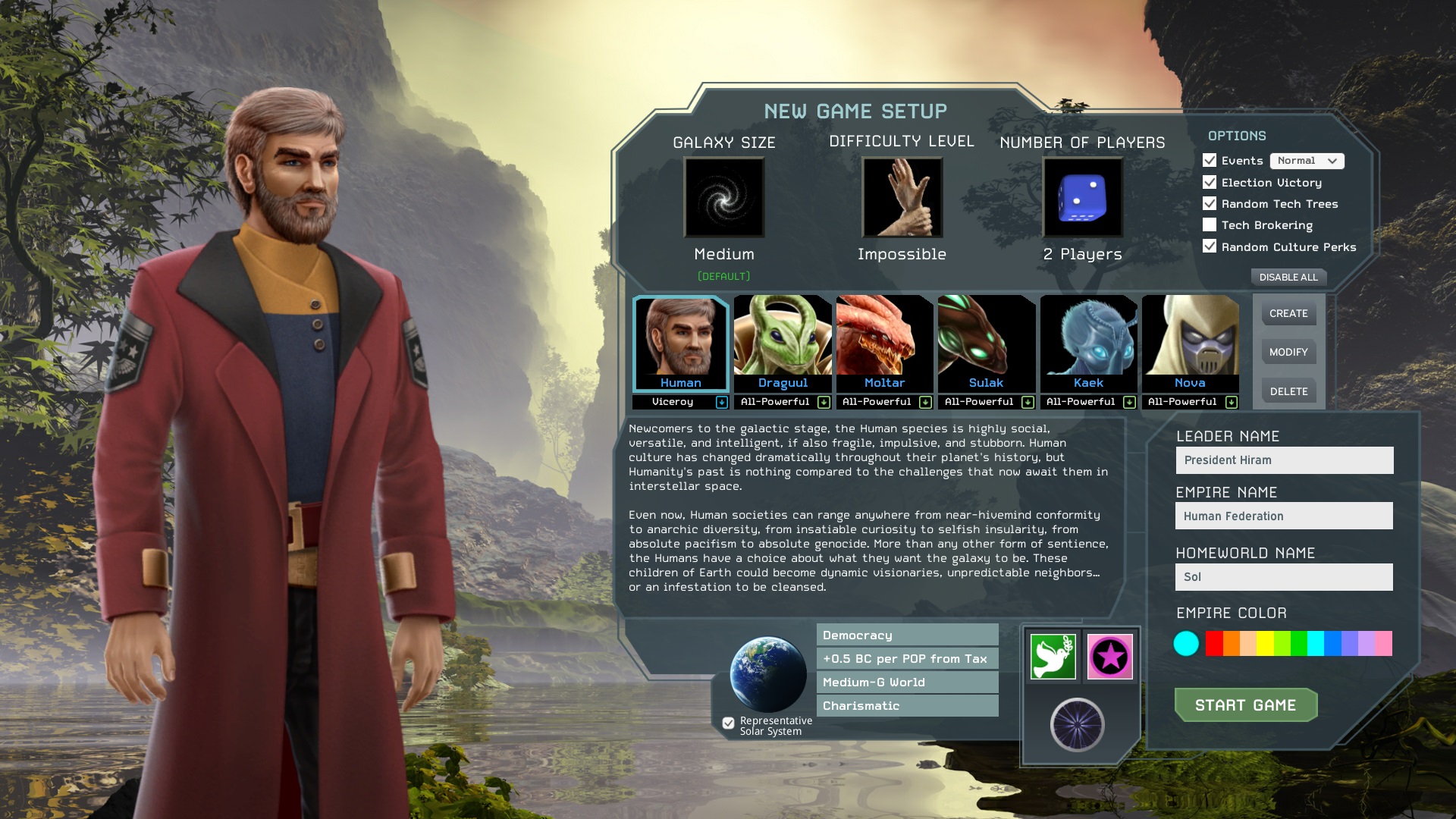Delete the selected race
Image resolution: width=1456 pixels, height=819 pixels.
[x=1288, y=391]
